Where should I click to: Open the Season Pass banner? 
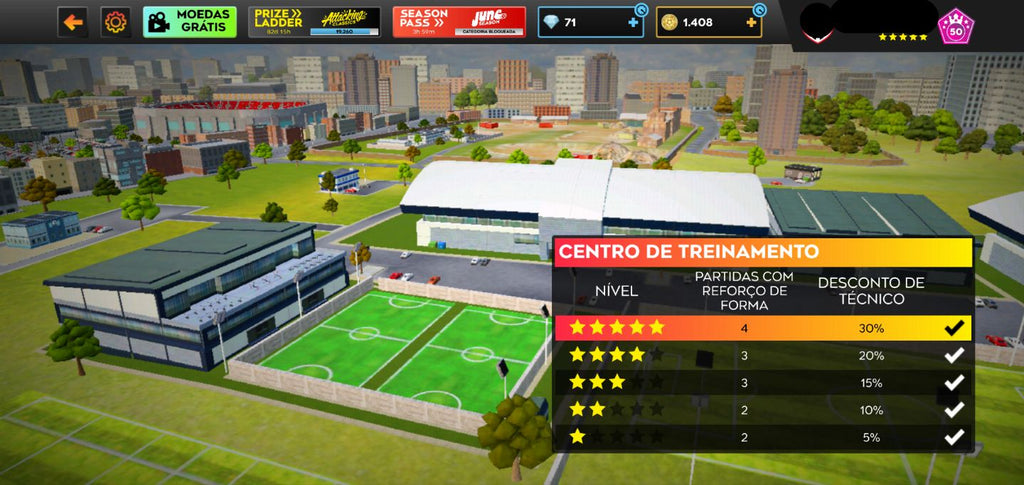click(458, 21)
